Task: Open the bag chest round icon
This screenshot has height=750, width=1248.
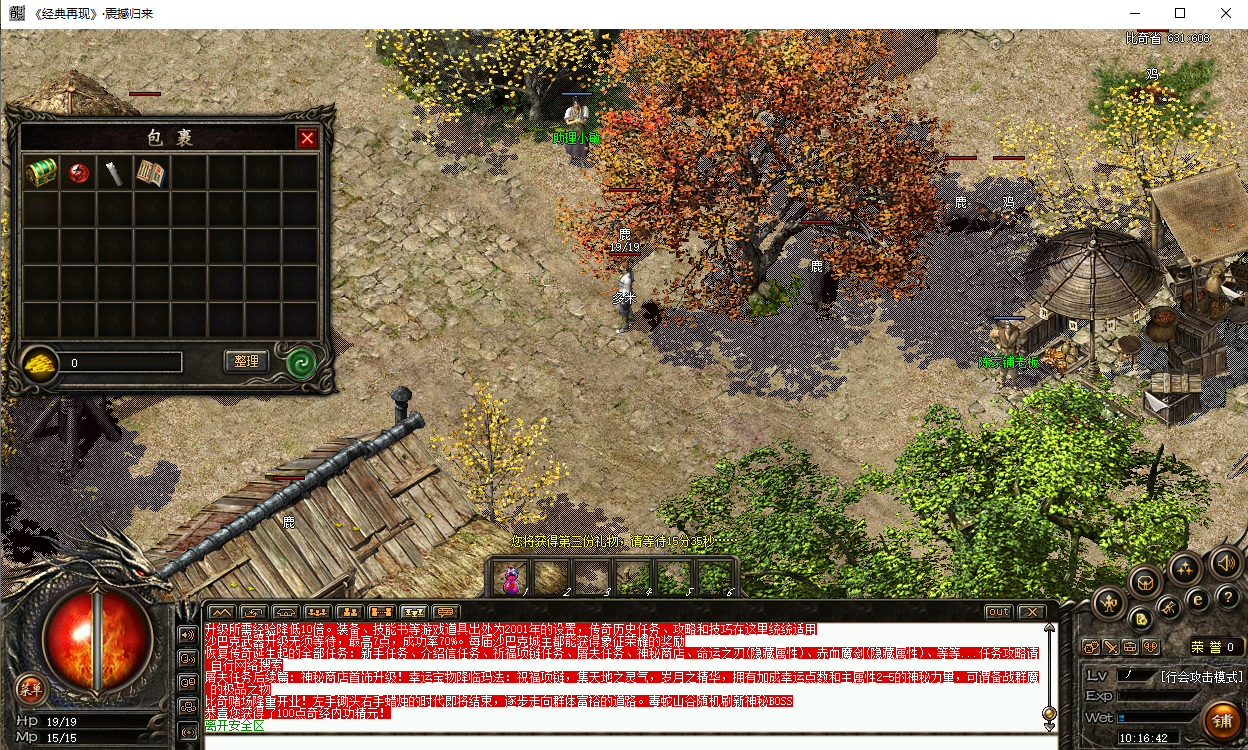Action: coord(1145,580)
